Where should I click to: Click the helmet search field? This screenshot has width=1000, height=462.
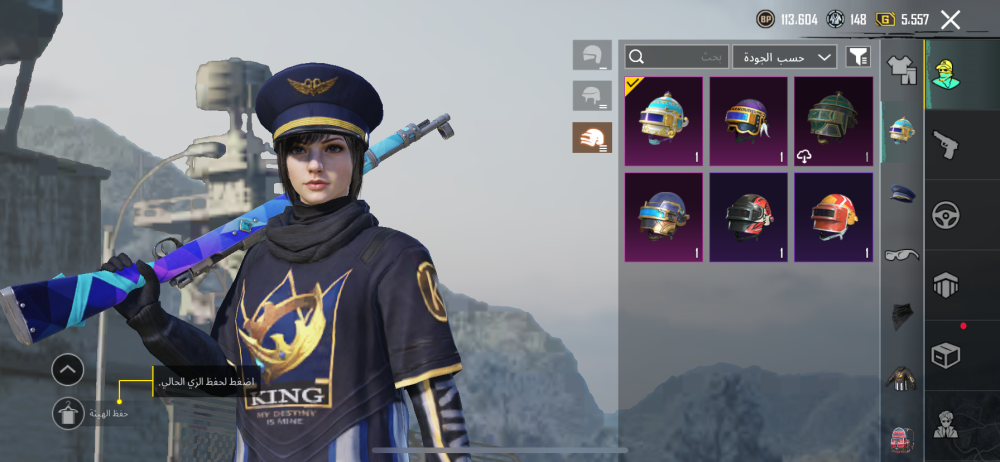point(677,57)
